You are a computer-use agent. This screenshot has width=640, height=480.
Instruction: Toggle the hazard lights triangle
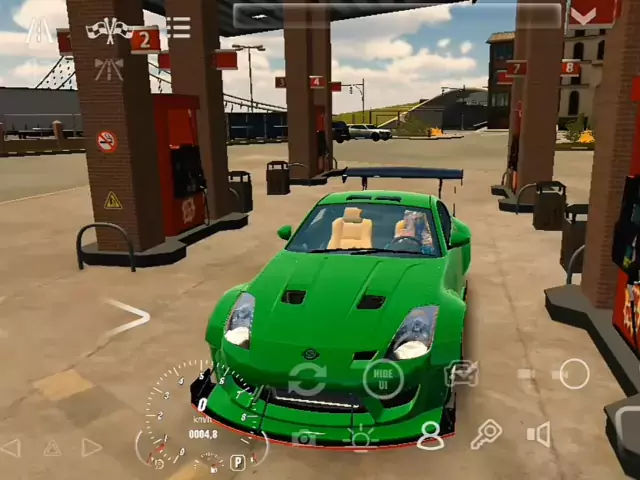pos(52,448)
